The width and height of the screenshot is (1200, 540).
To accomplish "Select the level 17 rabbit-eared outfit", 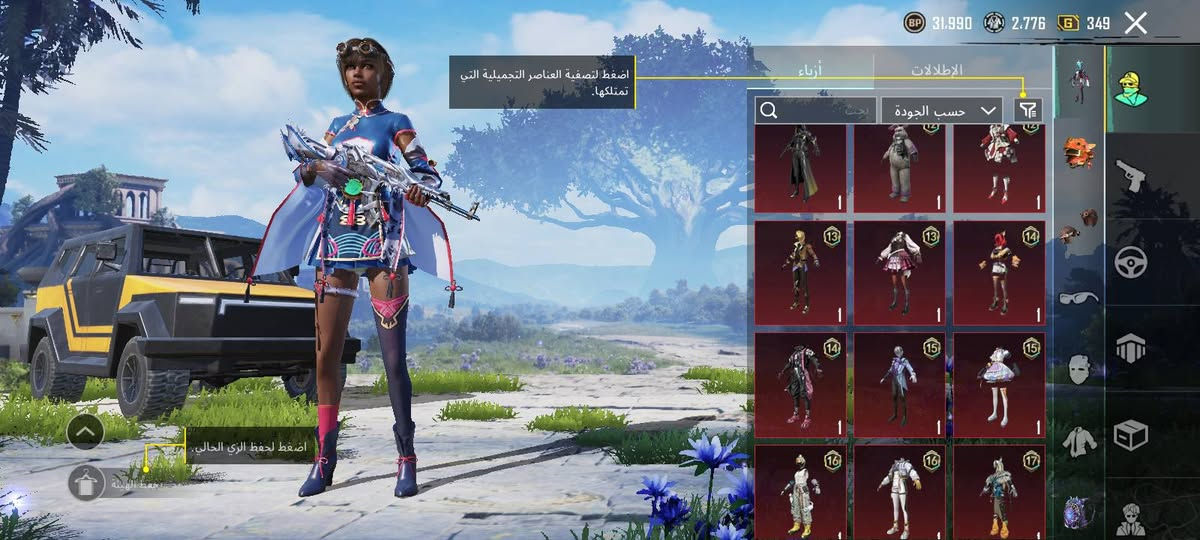I will pos(999,492).
